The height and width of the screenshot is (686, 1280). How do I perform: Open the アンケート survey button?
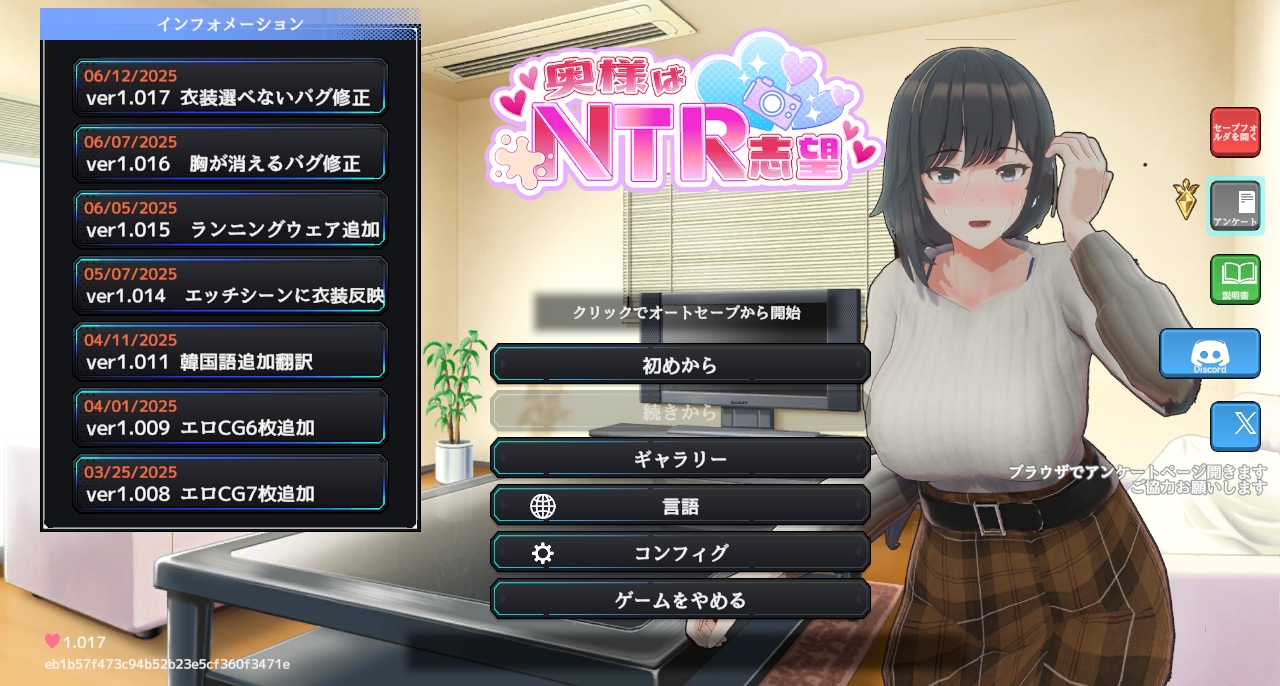click(1235, 205)
